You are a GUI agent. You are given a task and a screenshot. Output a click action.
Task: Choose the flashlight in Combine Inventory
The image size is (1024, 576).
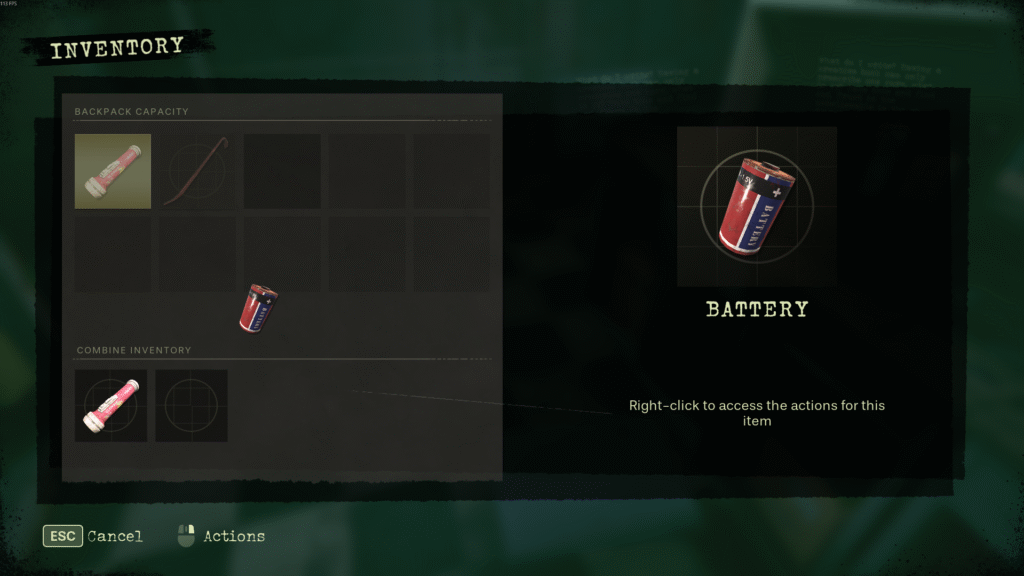pos(111,406)
